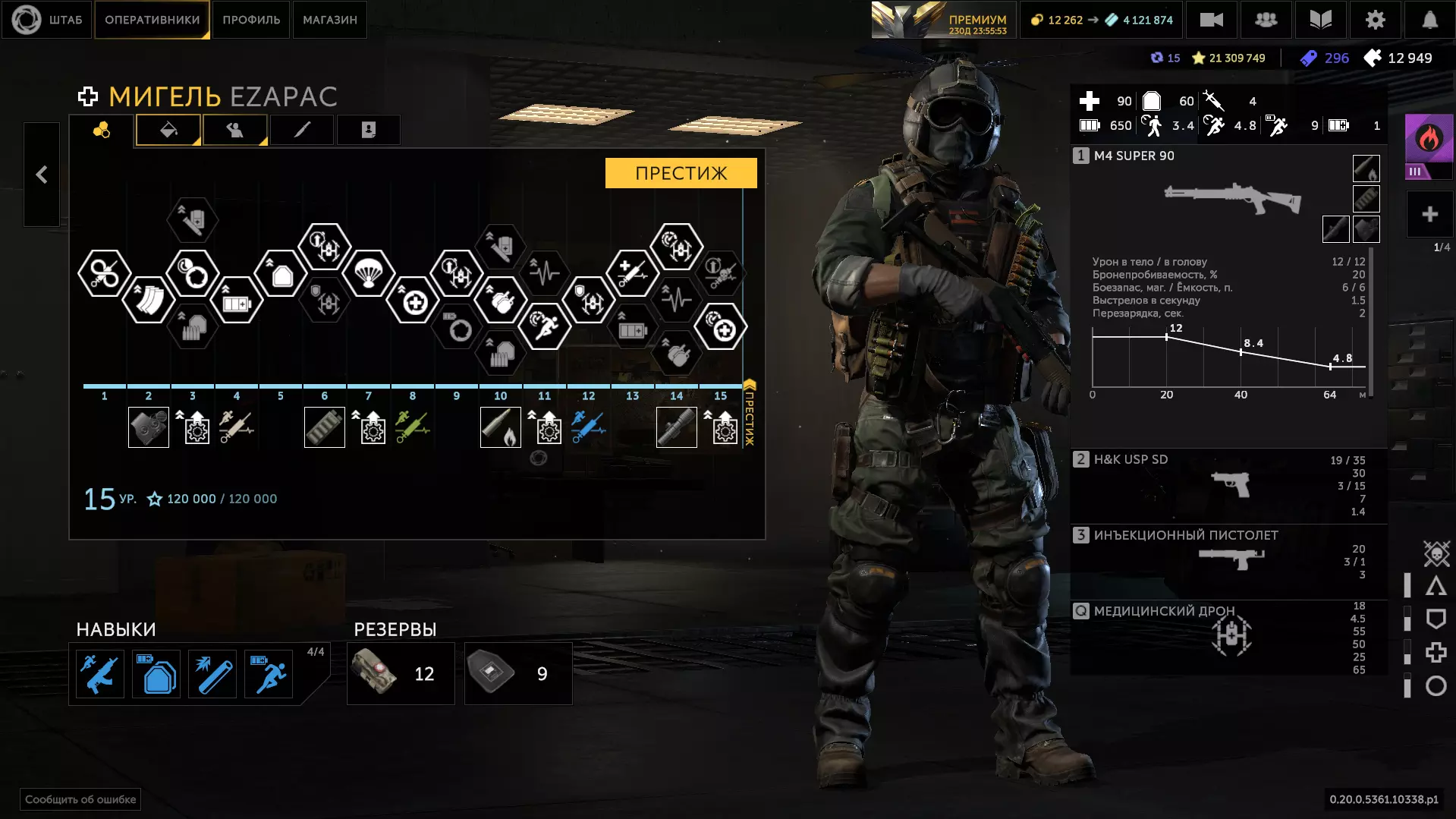This screenshot has width=1456, height=819.
Task: Click the yellow ПРЕСТИЖ button
Action: pyautogui.click(x=681, y=173)
